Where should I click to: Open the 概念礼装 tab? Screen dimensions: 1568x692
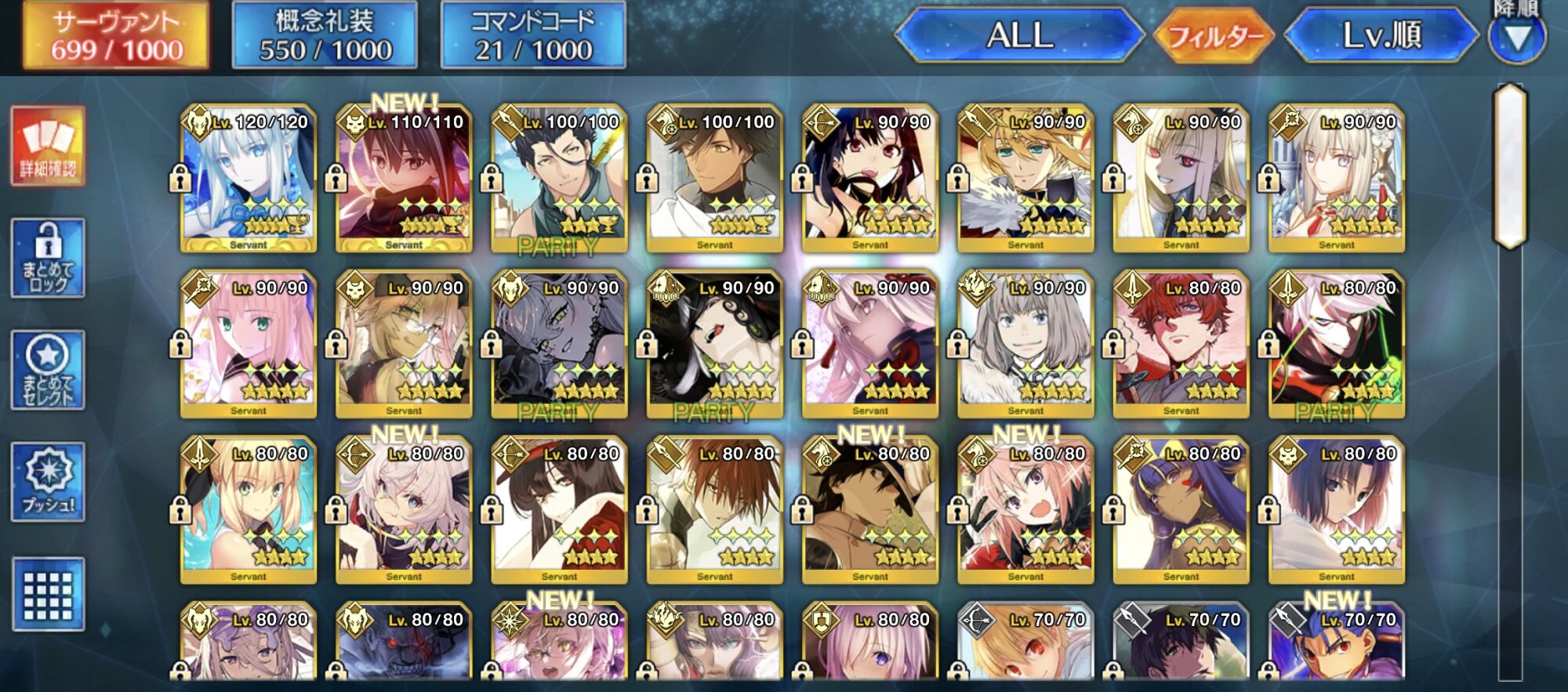(325, 36)
